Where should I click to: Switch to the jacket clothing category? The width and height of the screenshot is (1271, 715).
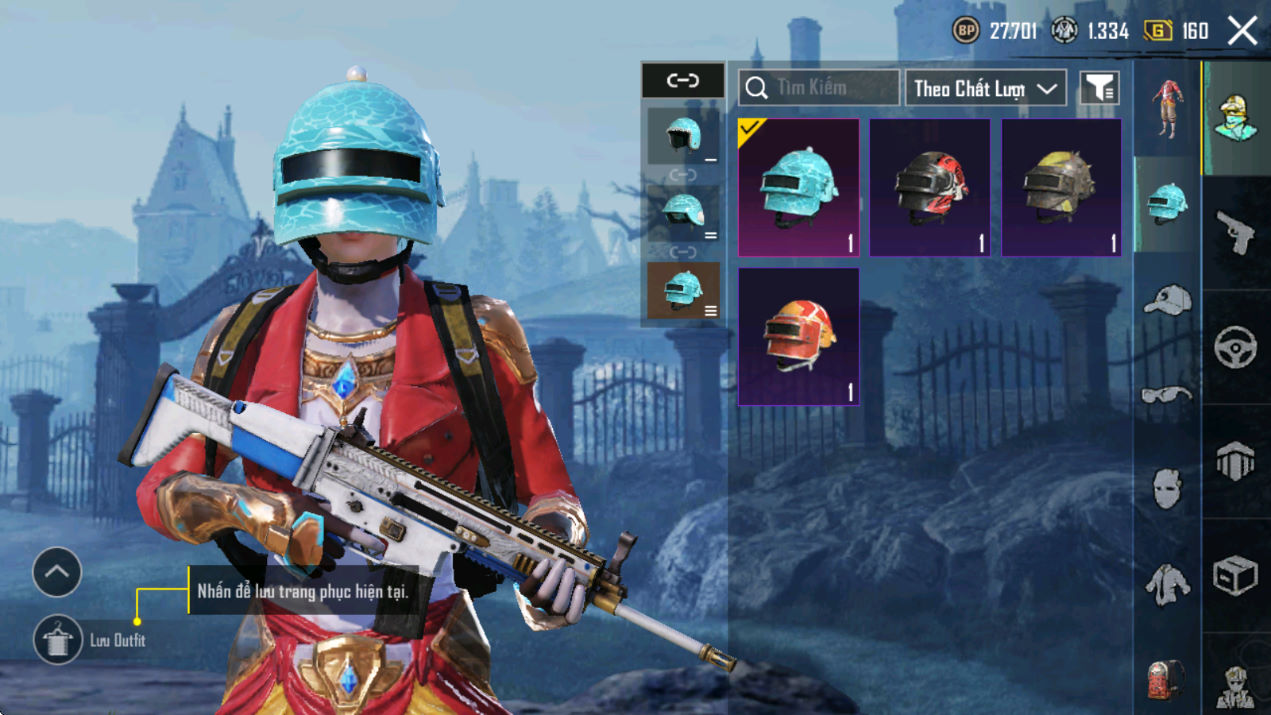pos(1166,584)
